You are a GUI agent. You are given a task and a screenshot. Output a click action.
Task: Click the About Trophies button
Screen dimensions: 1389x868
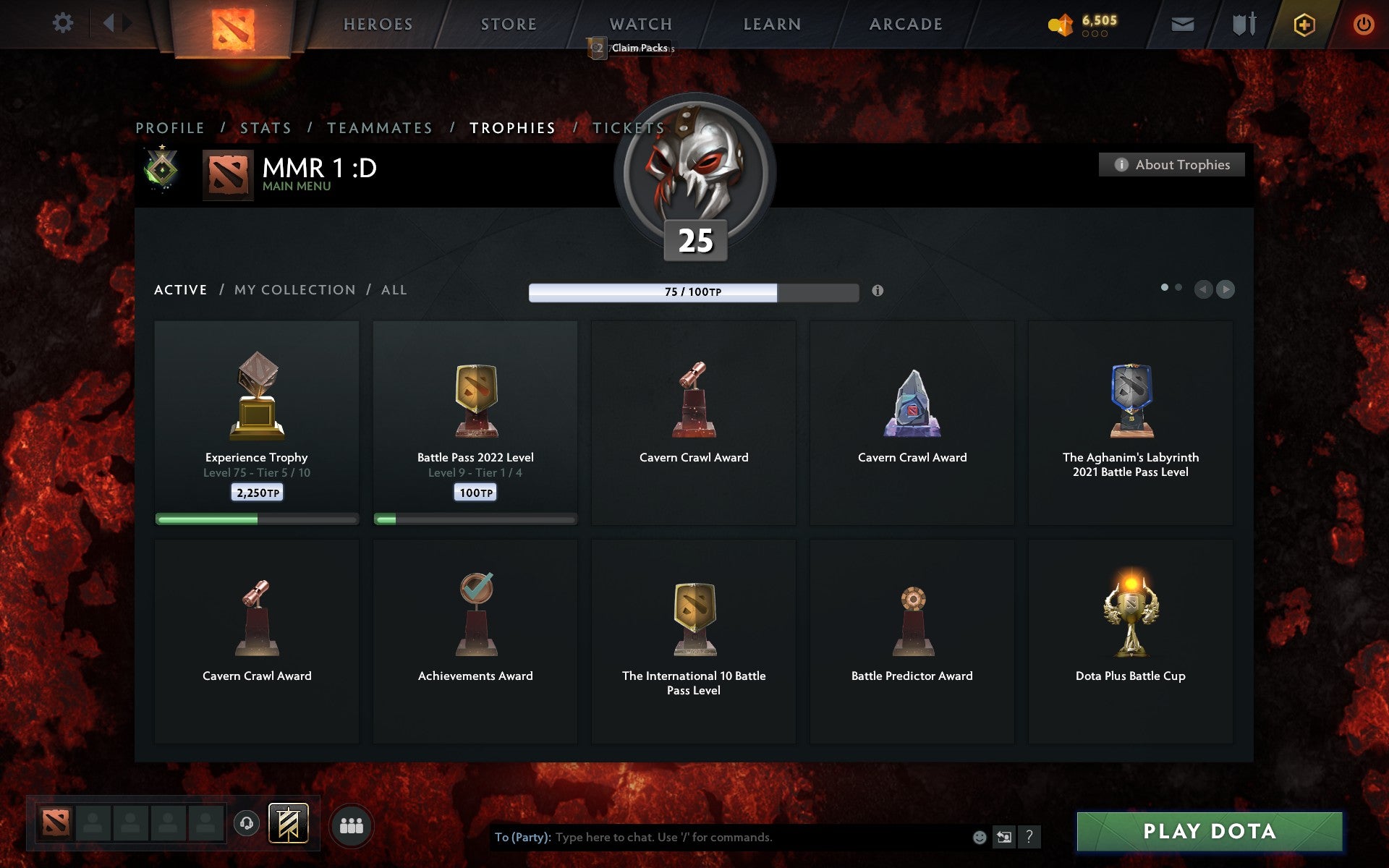coord(1171,164)
